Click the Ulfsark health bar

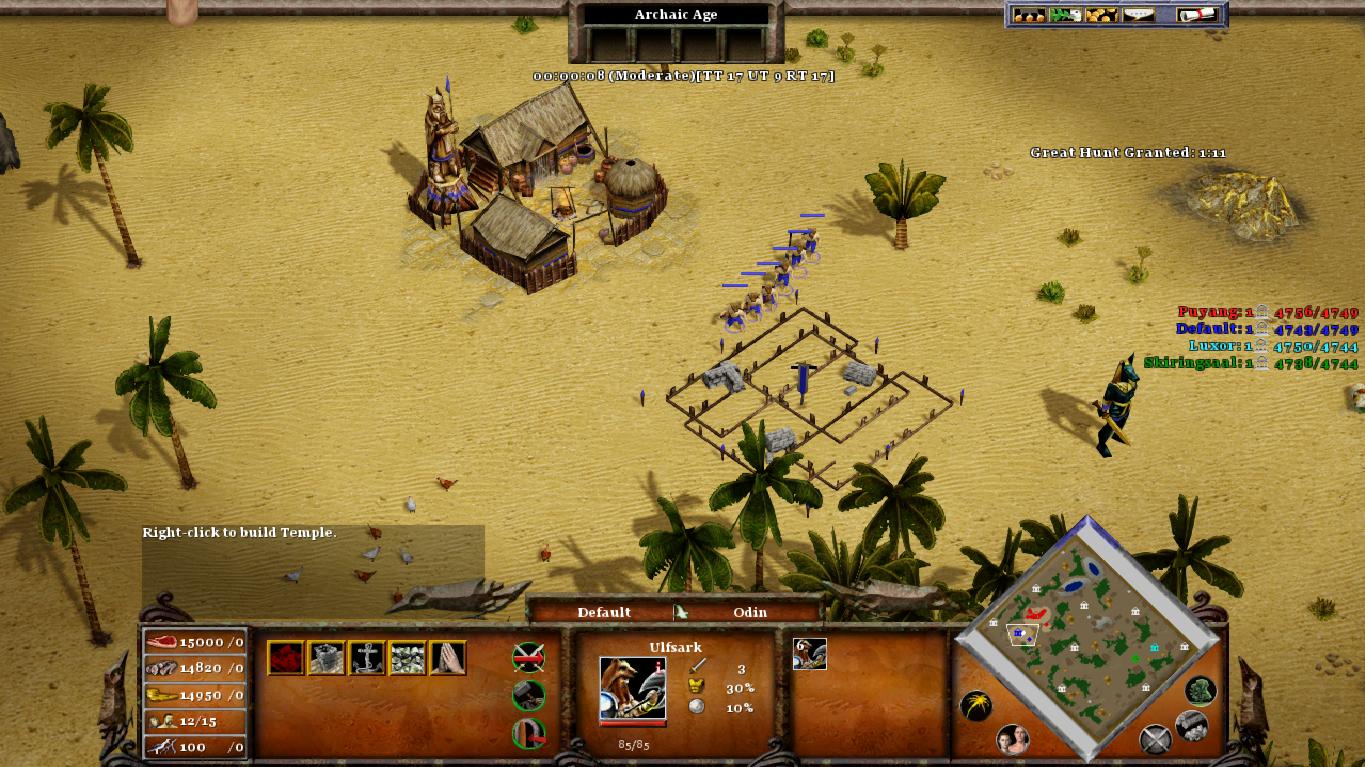click(632, 723)
